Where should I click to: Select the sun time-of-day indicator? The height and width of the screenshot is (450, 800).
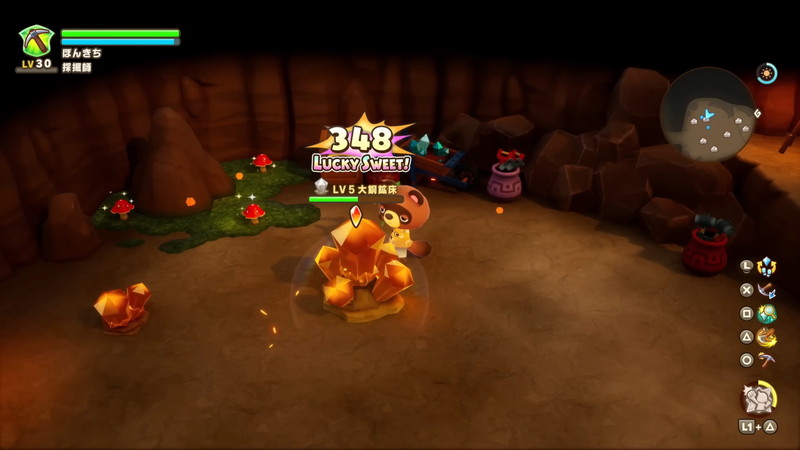coord(767,72)
